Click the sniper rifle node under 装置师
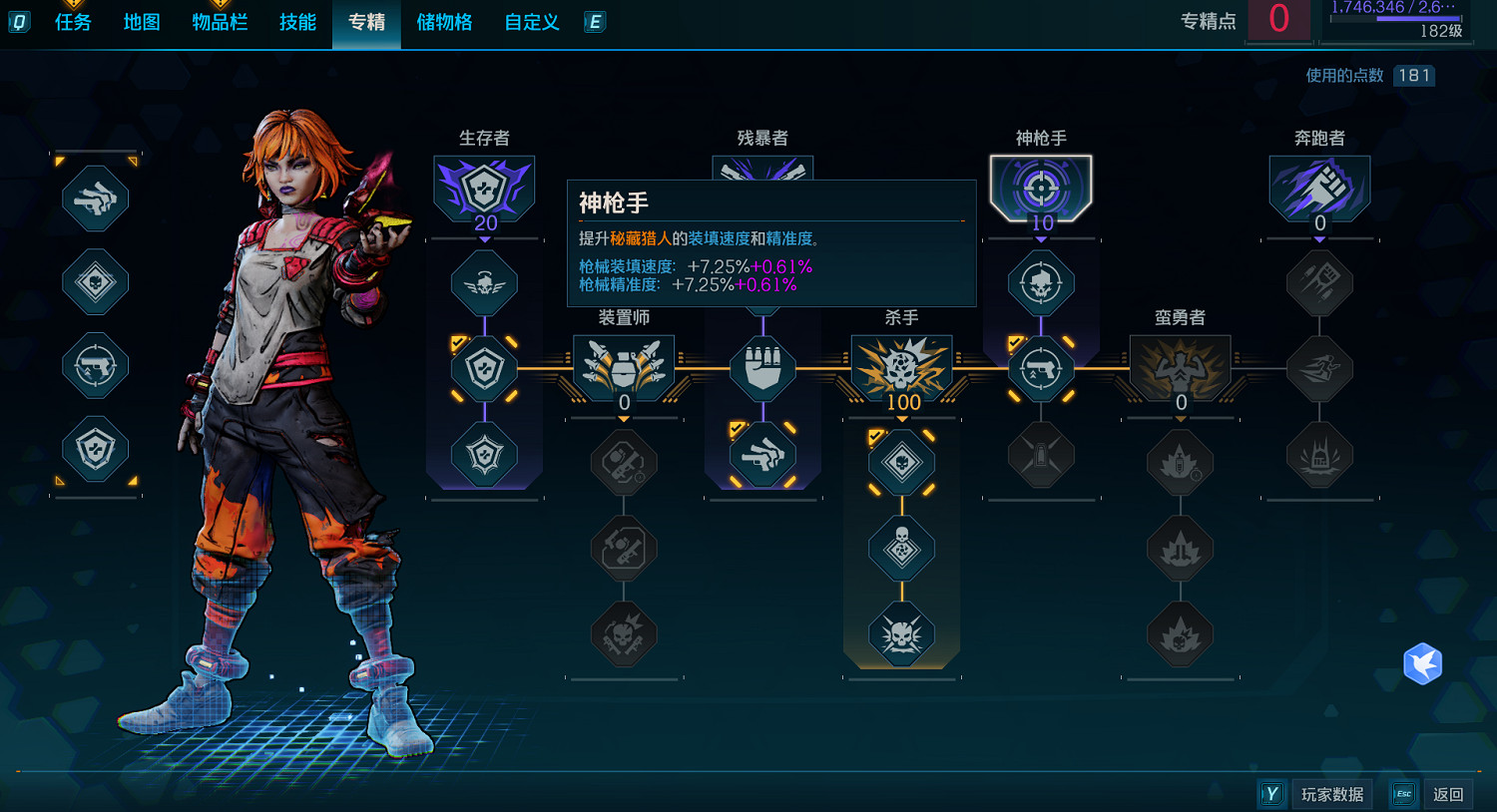 [x=624, y=548]
